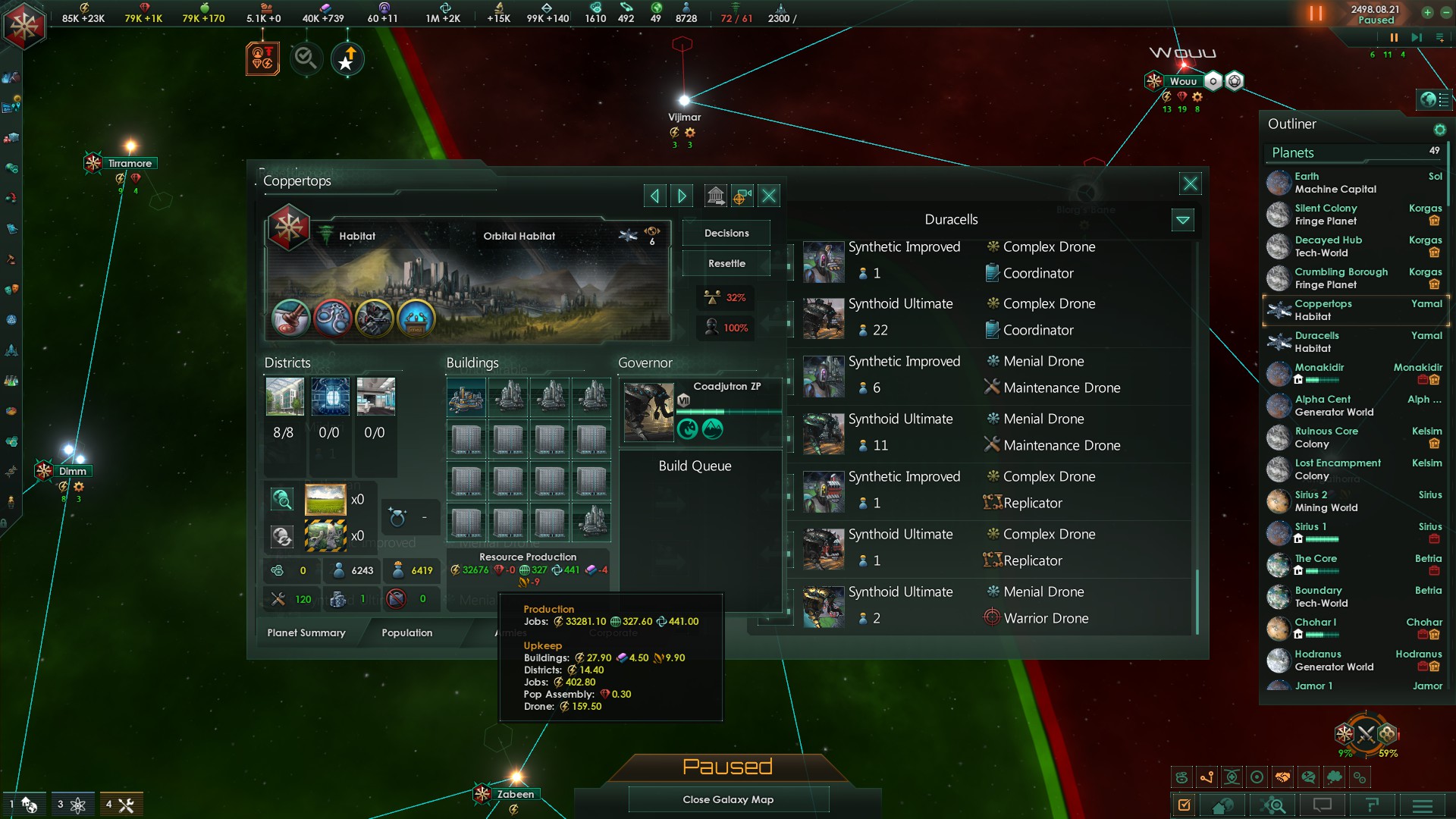The image size is (1456, 819).
Task: Go to next planet with right arrow
Action: [682, 196]
